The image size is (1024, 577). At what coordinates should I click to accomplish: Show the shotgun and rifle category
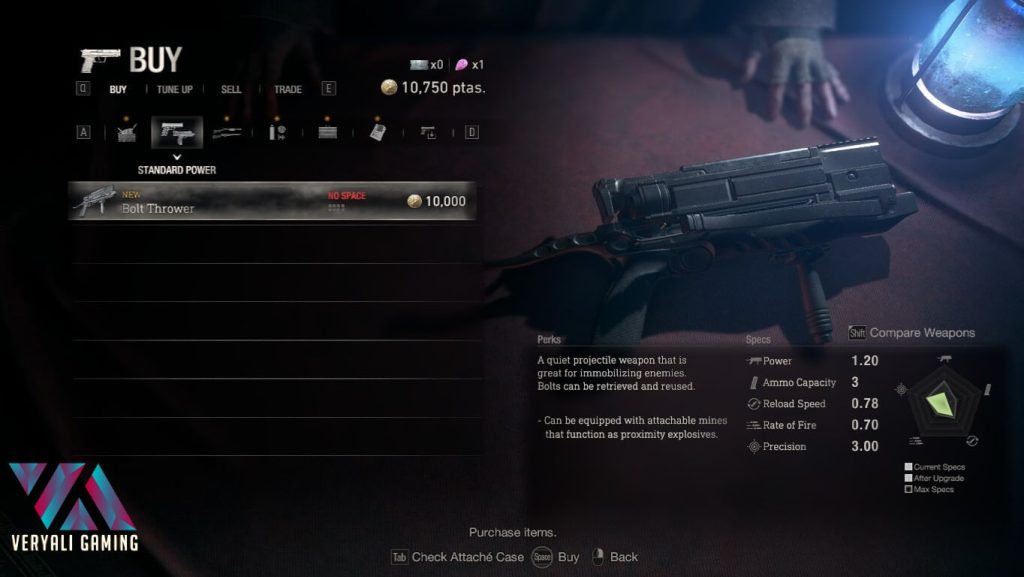(x=228, y=132)
